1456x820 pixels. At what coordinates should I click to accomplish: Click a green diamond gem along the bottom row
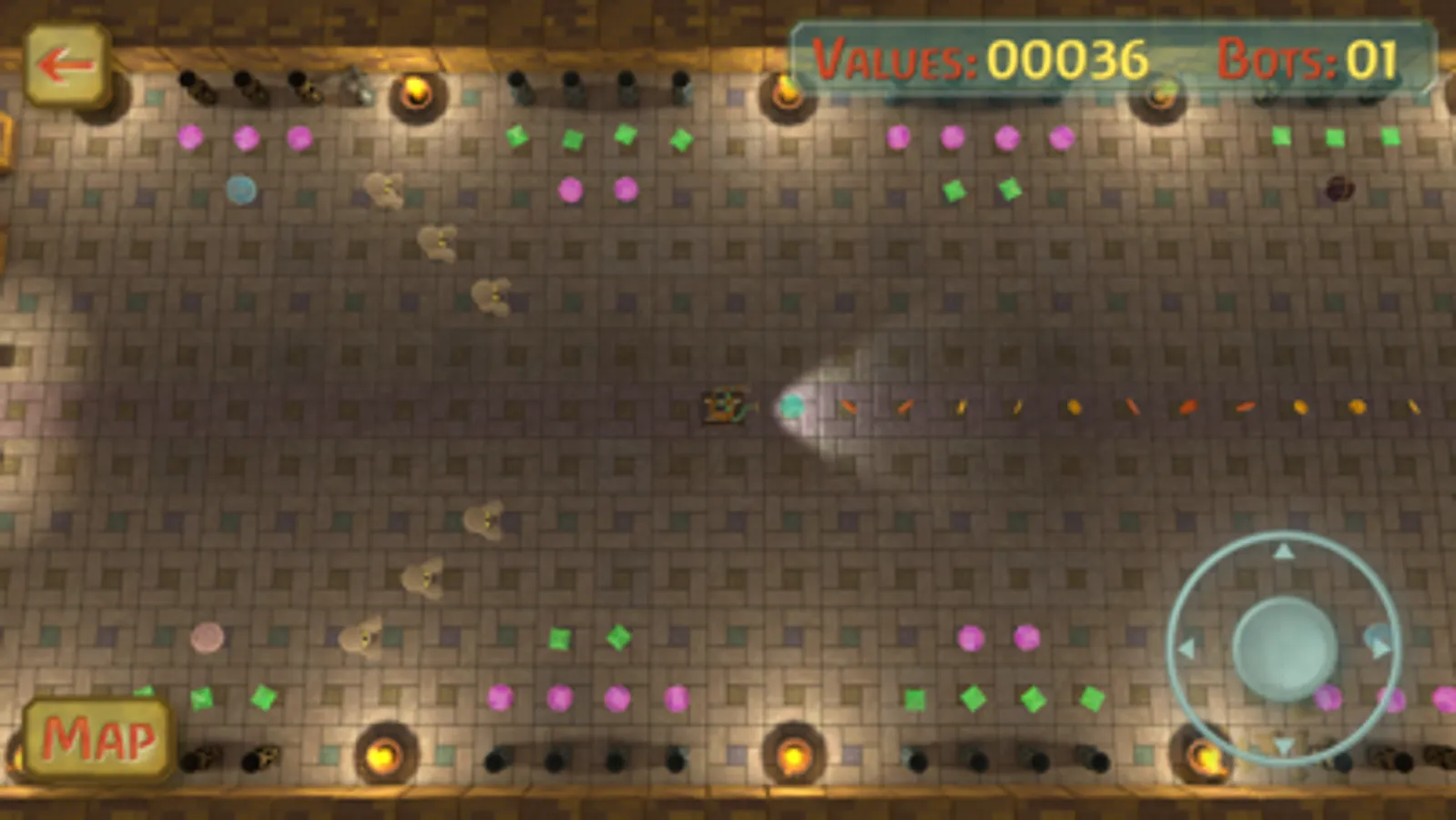coord(972,698)
